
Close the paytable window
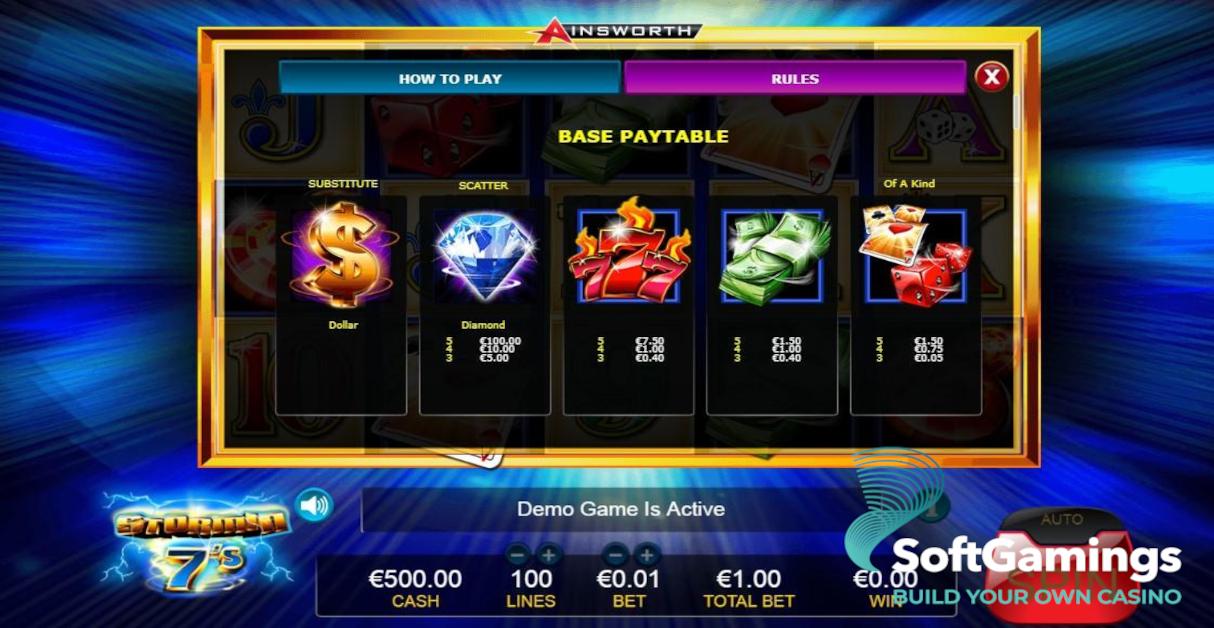click(991, 77)
